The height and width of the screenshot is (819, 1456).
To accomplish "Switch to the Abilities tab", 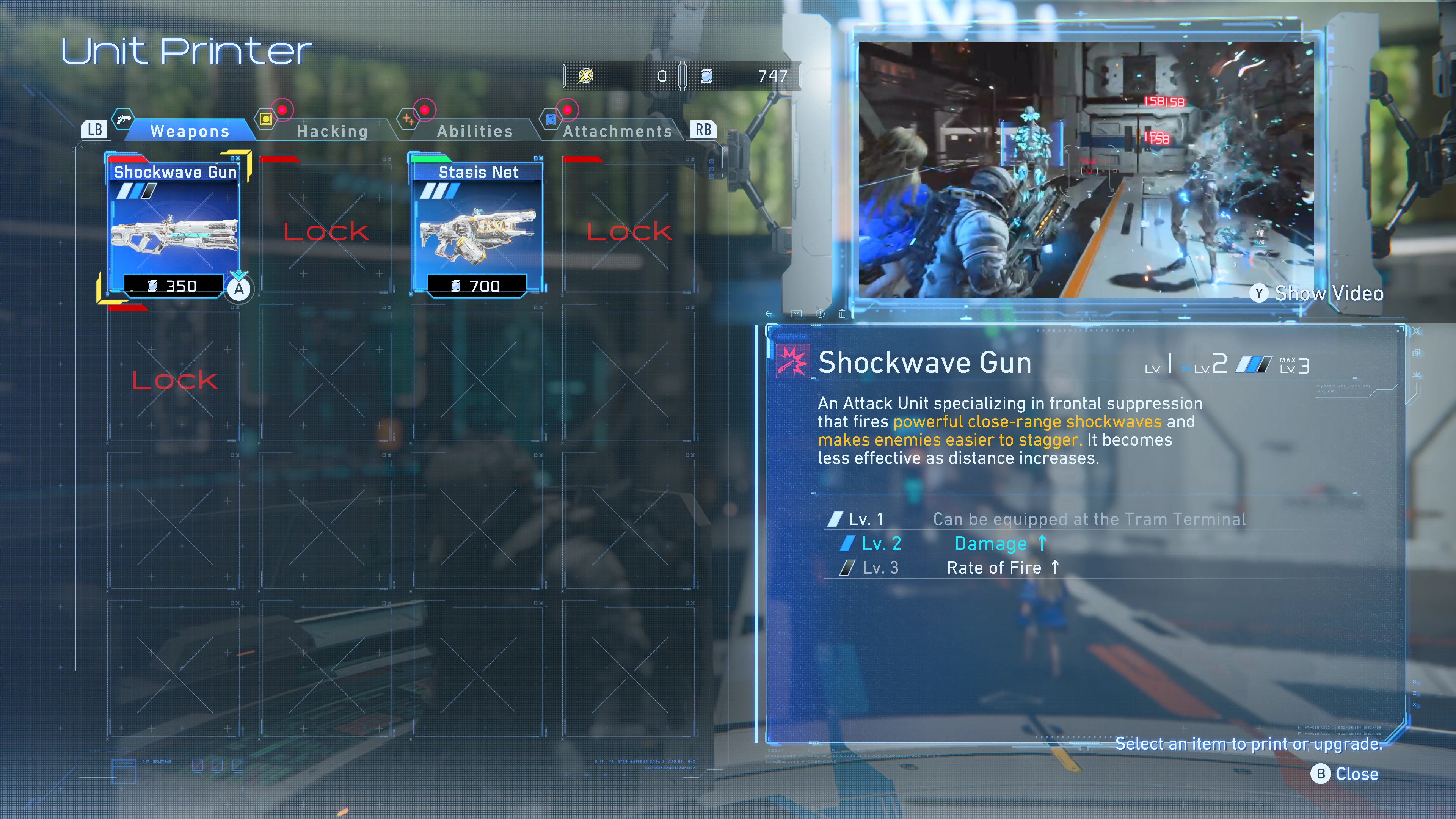I will coord(475,131).
